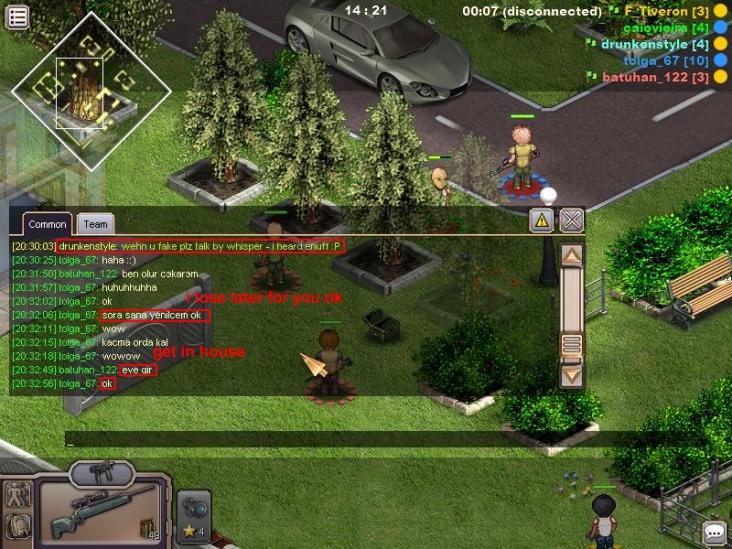Click the chat scroll up arrow
Screen dimensions: 732x549
(571, 255)
